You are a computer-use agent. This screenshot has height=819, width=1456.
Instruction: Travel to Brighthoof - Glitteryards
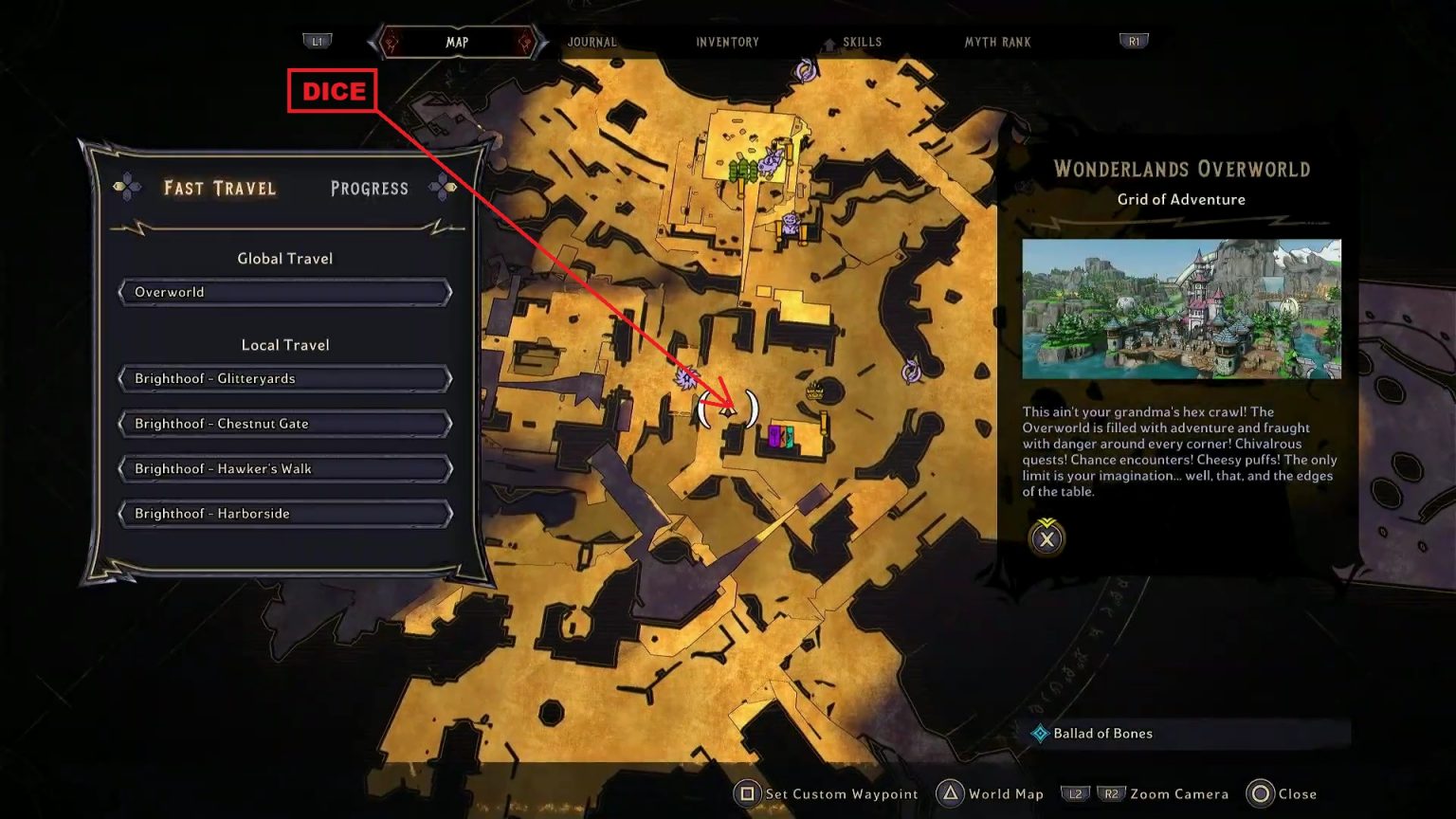pos(284,378)
